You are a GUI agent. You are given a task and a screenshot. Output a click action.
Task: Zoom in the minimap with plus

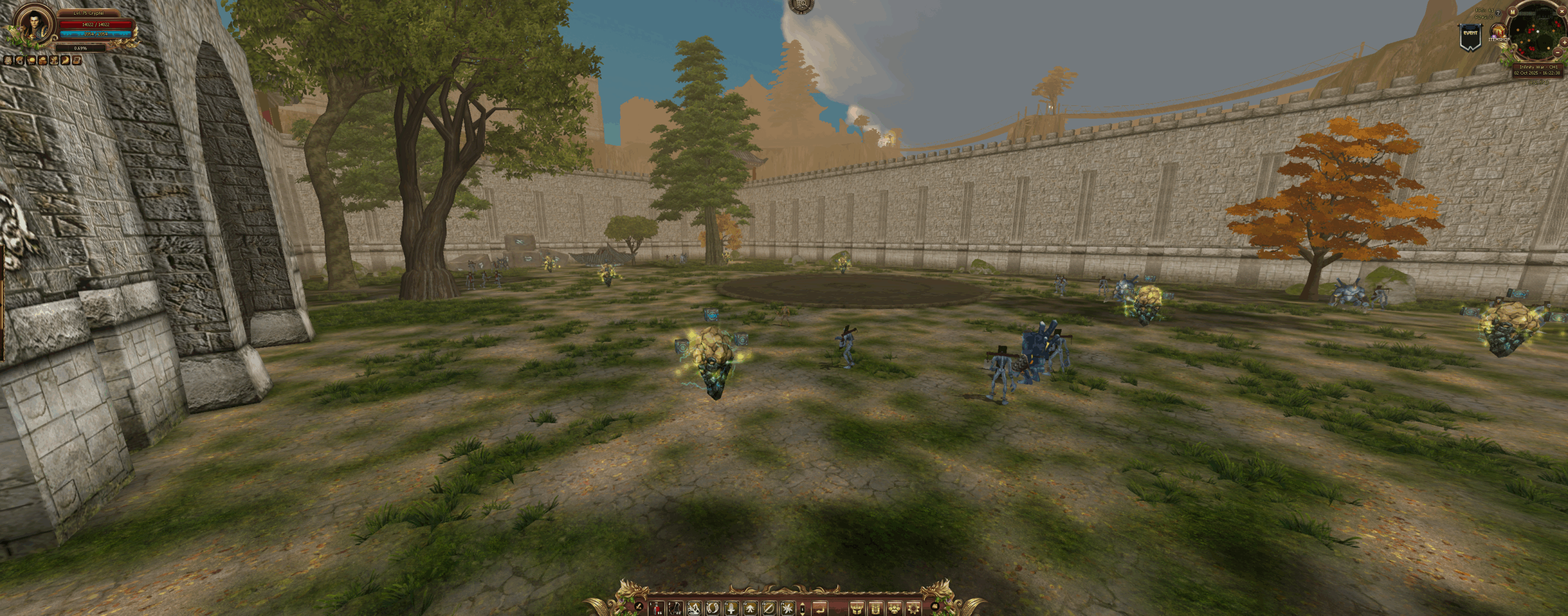[x=1564, y=42]
